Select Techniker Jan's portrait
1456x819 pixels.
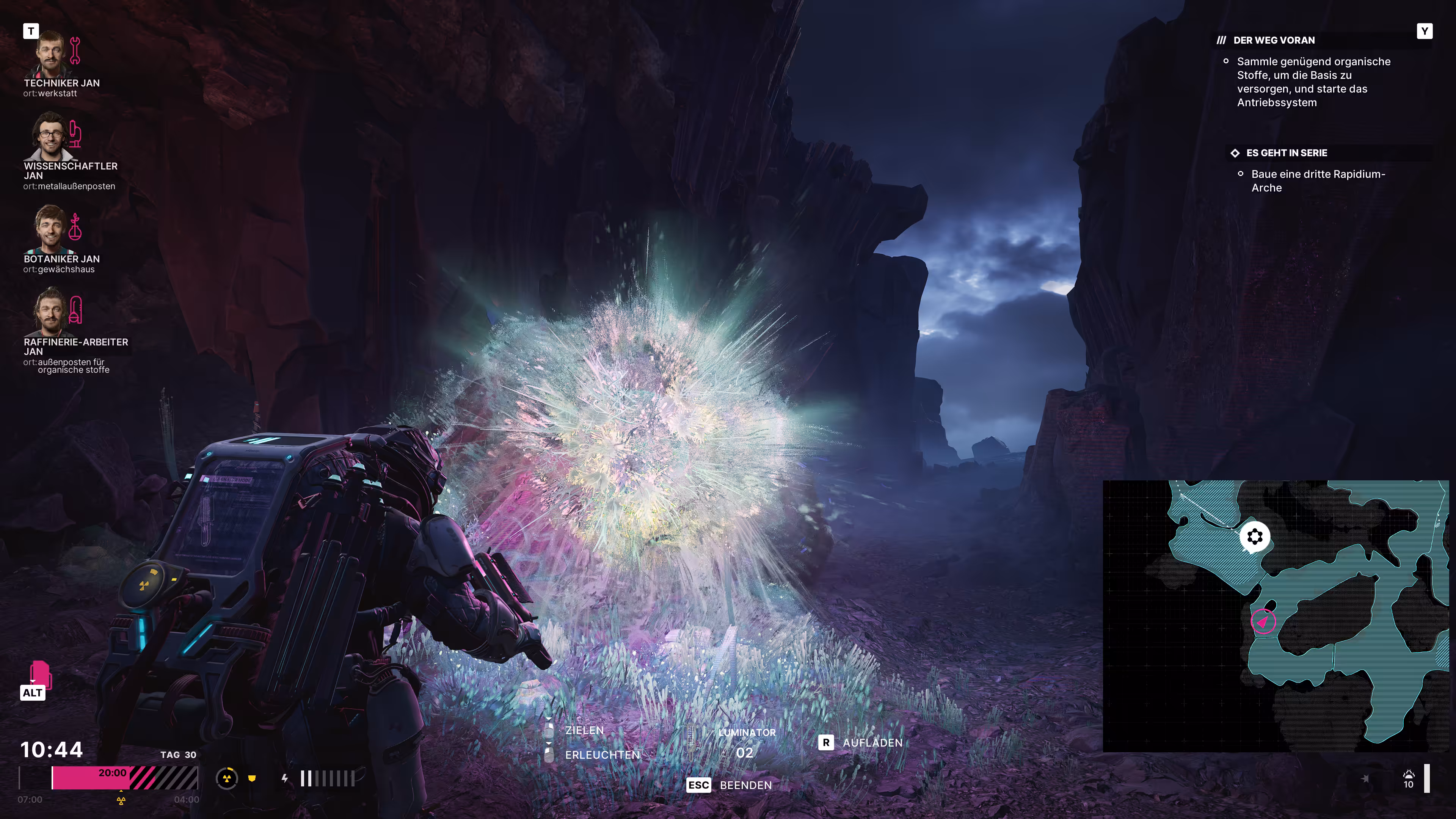(x=50, y=54)
